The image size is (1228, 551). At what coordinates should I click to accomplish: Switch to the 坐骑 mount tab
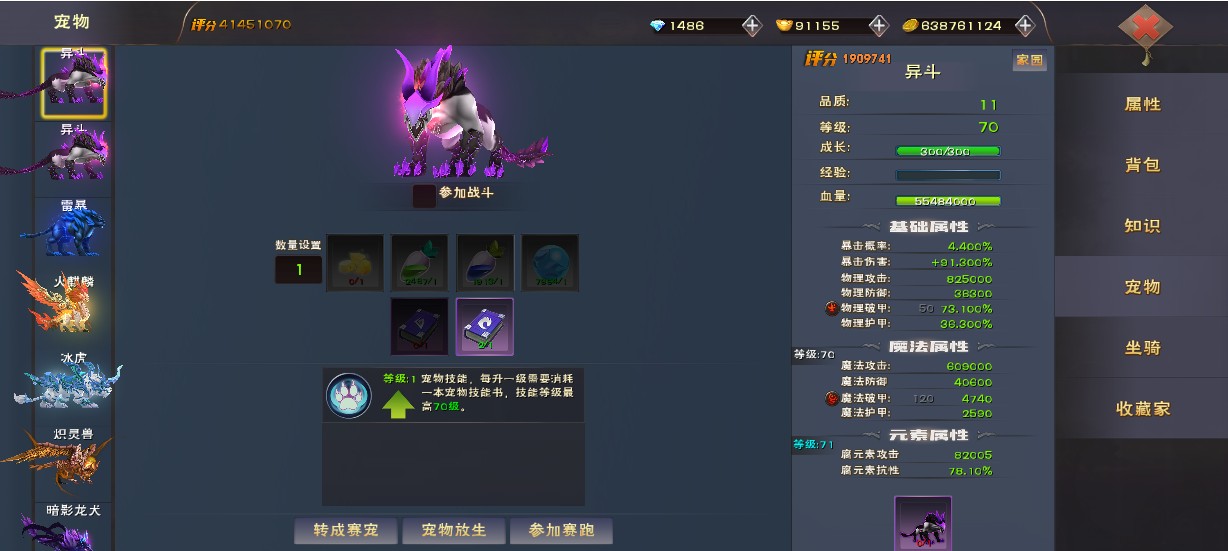pos(1142,348)
